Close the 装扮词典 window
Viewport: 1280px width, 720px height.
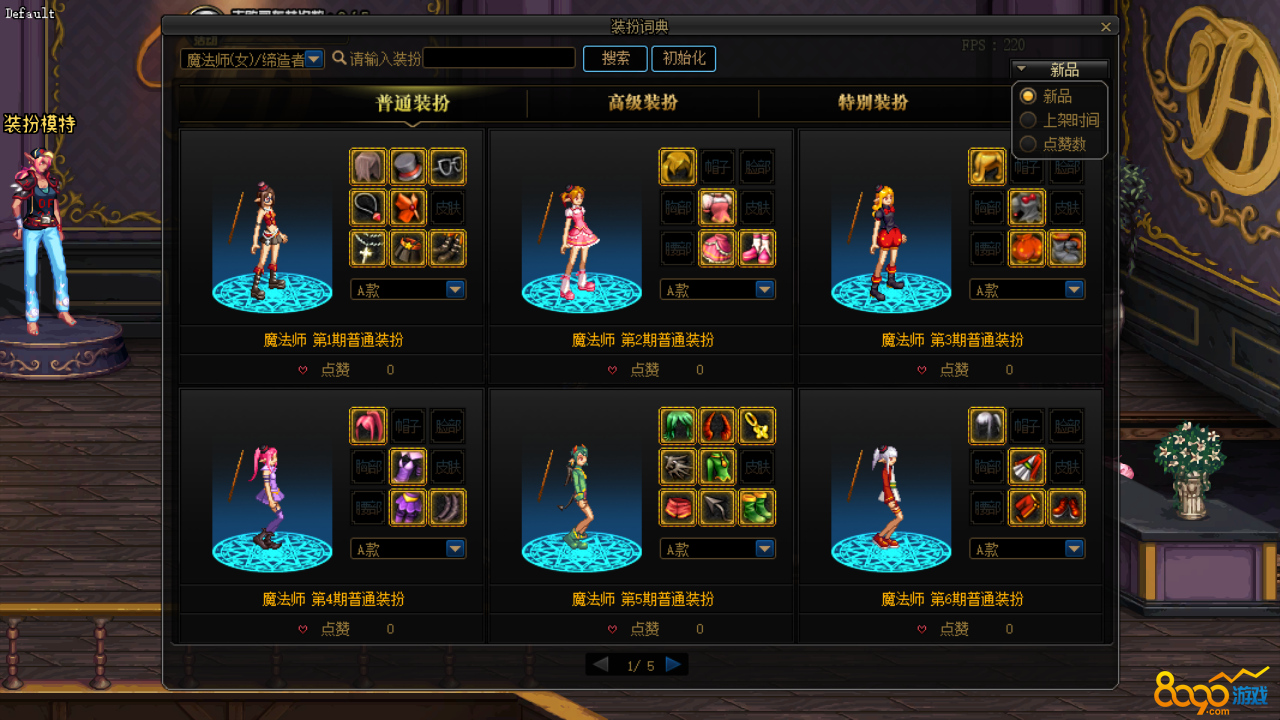pyautogui.click(x=1105, y=28)
